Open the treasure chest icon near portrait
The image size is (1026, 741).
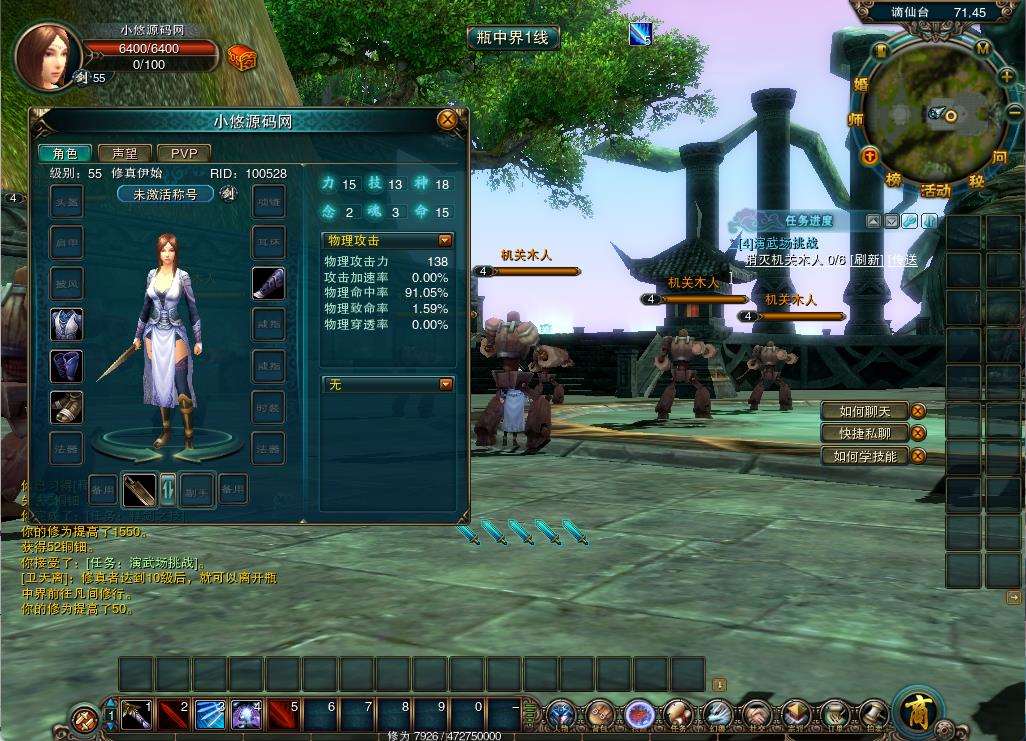click(241, 57)
